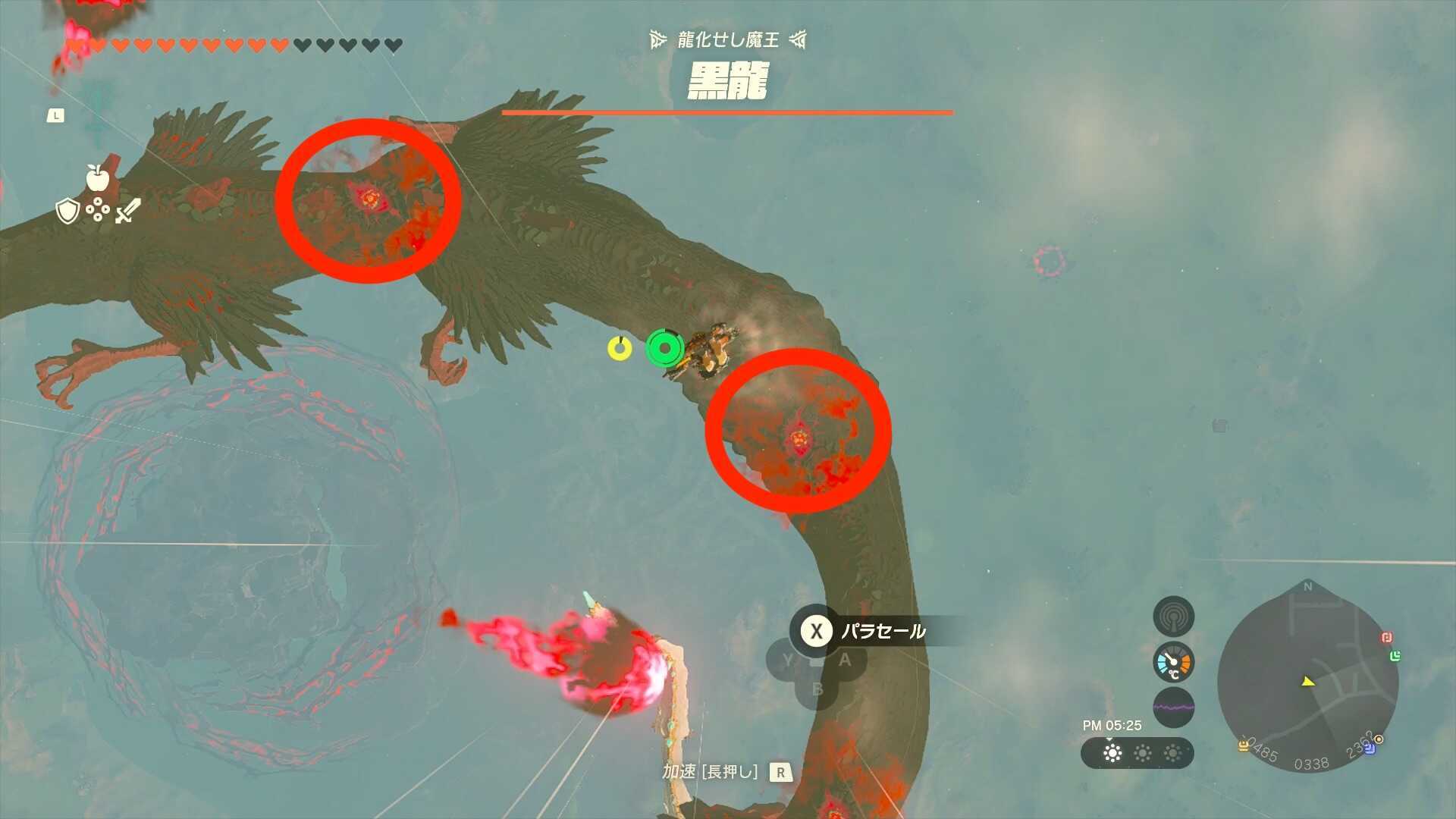Click the red boss health bar under 黒龍
Screen dimensions: 1456x819
[726, 112]
